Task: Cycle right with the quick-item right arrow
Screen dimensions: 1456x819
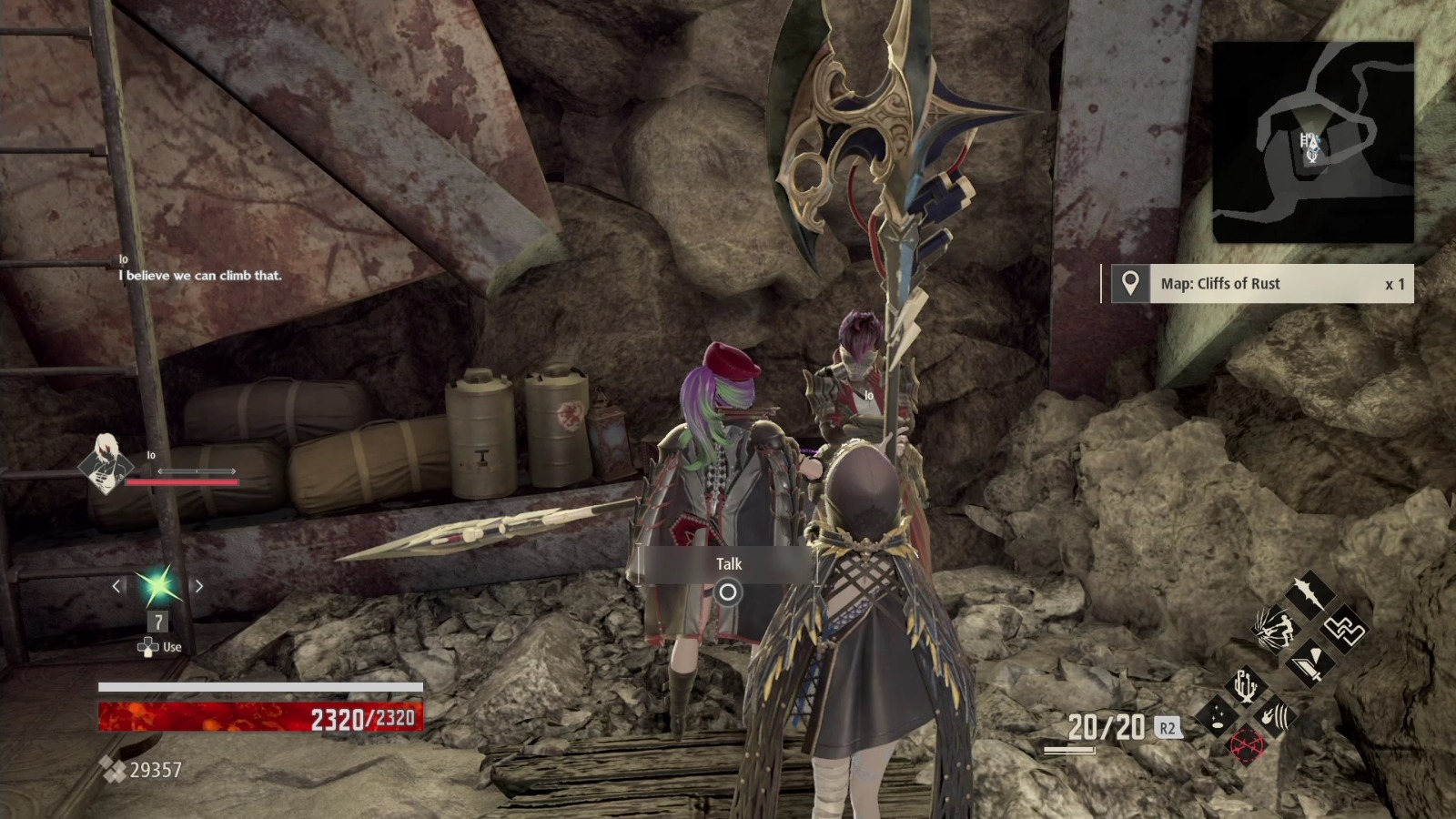Action: point(199,586)
